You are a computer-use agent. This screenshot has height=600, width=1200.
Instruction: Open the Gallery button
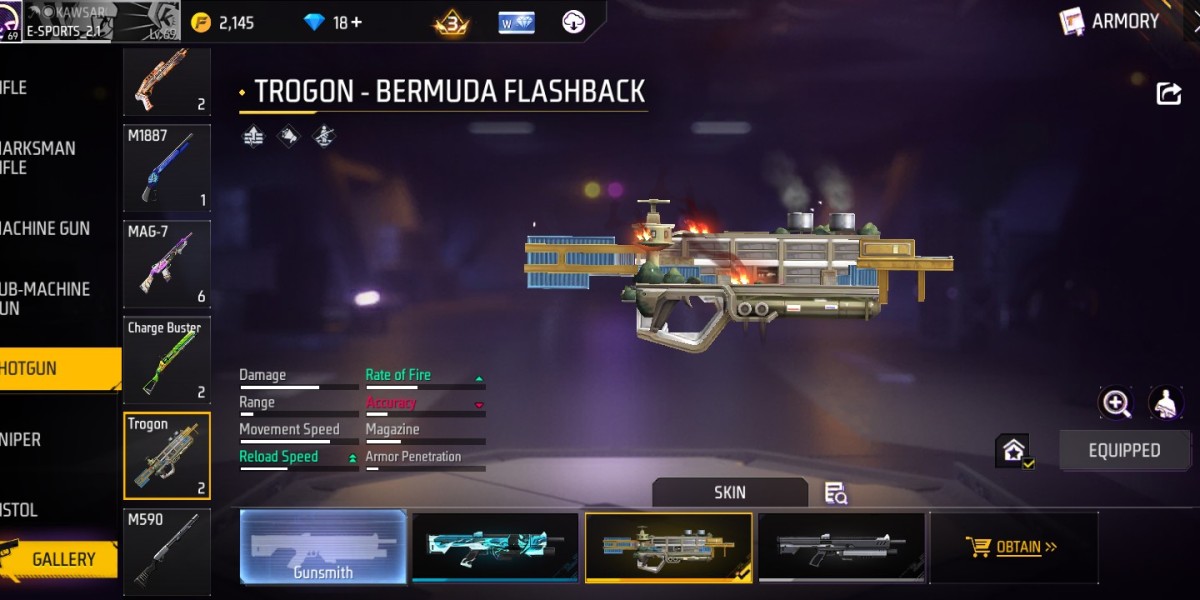[60, 559]
